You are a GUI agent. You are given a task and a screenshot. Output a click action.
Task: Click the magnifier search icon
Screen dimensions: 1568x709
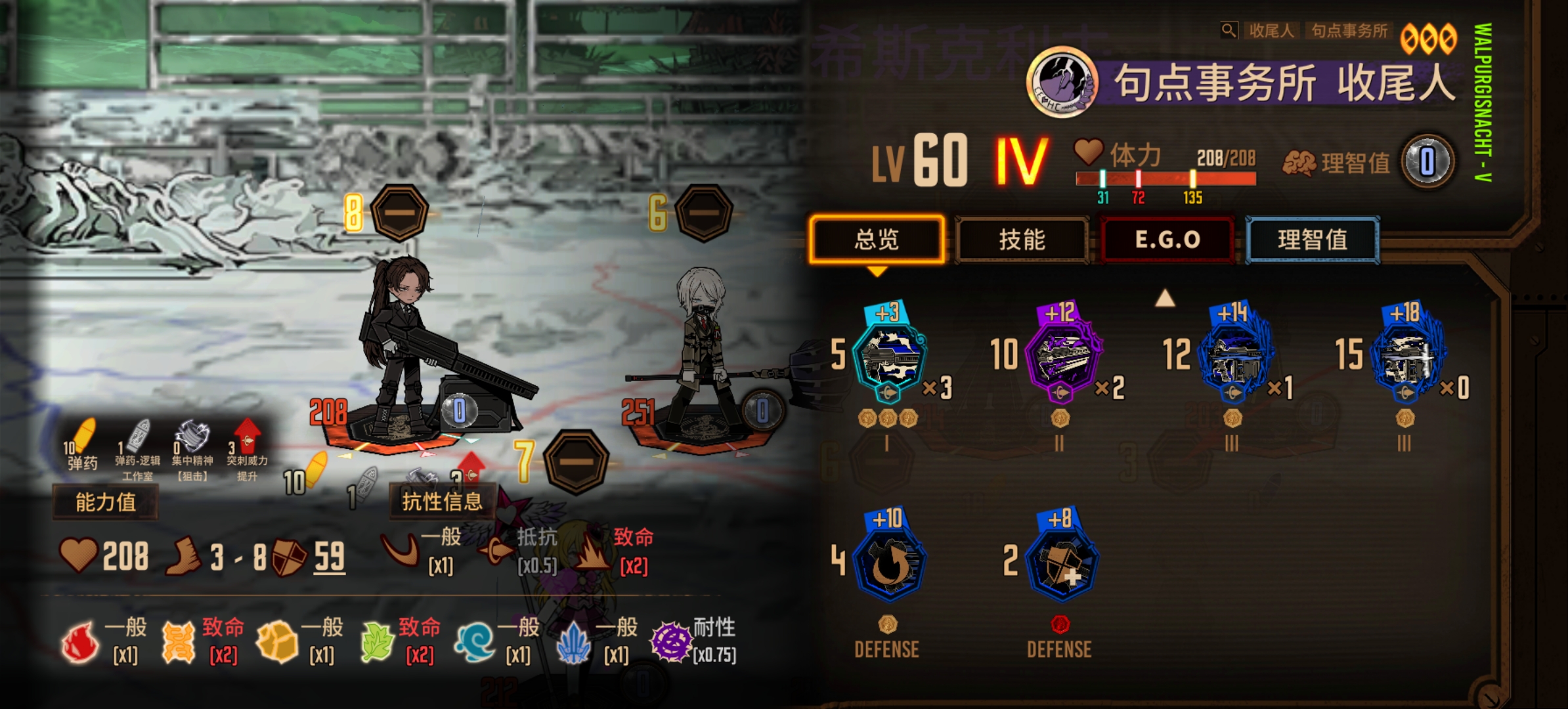[1228, 30]
